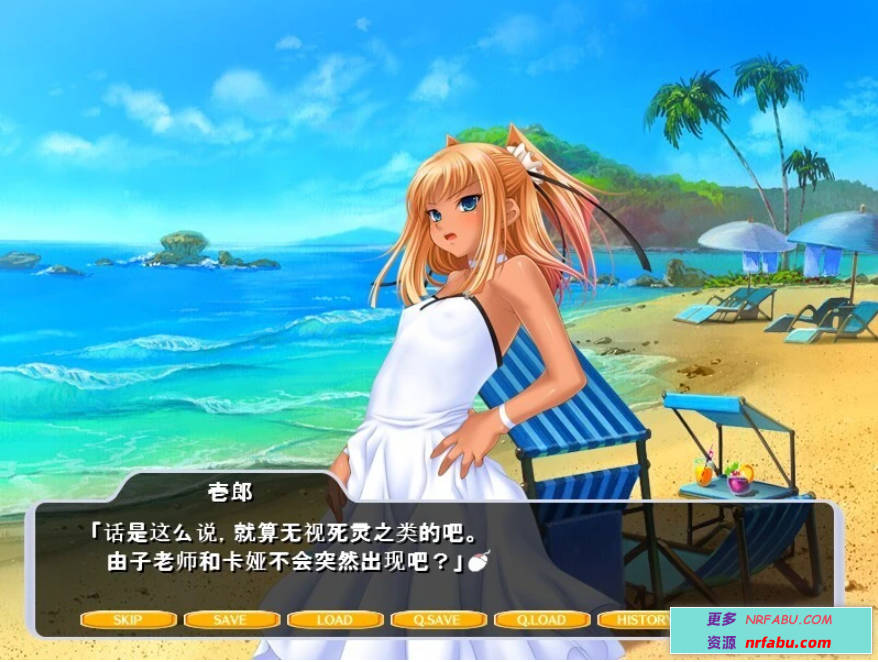
Task: Click the NRFABU.COM watermark banner
Action: click(770, 631)
